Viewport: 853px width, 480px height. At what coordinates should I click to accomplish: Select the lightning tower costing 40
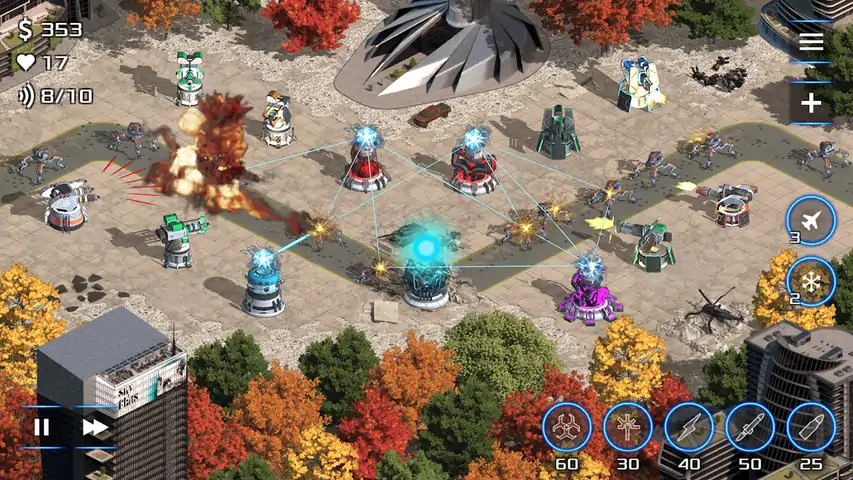[689, 427]
